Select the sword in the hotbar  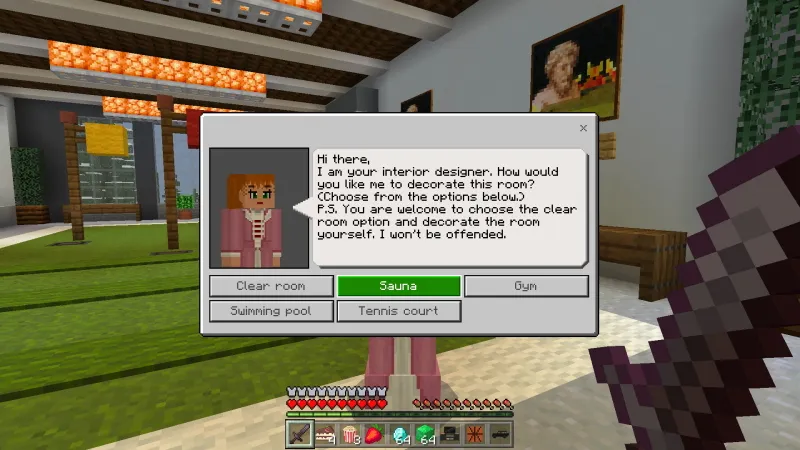click(300, 434)
